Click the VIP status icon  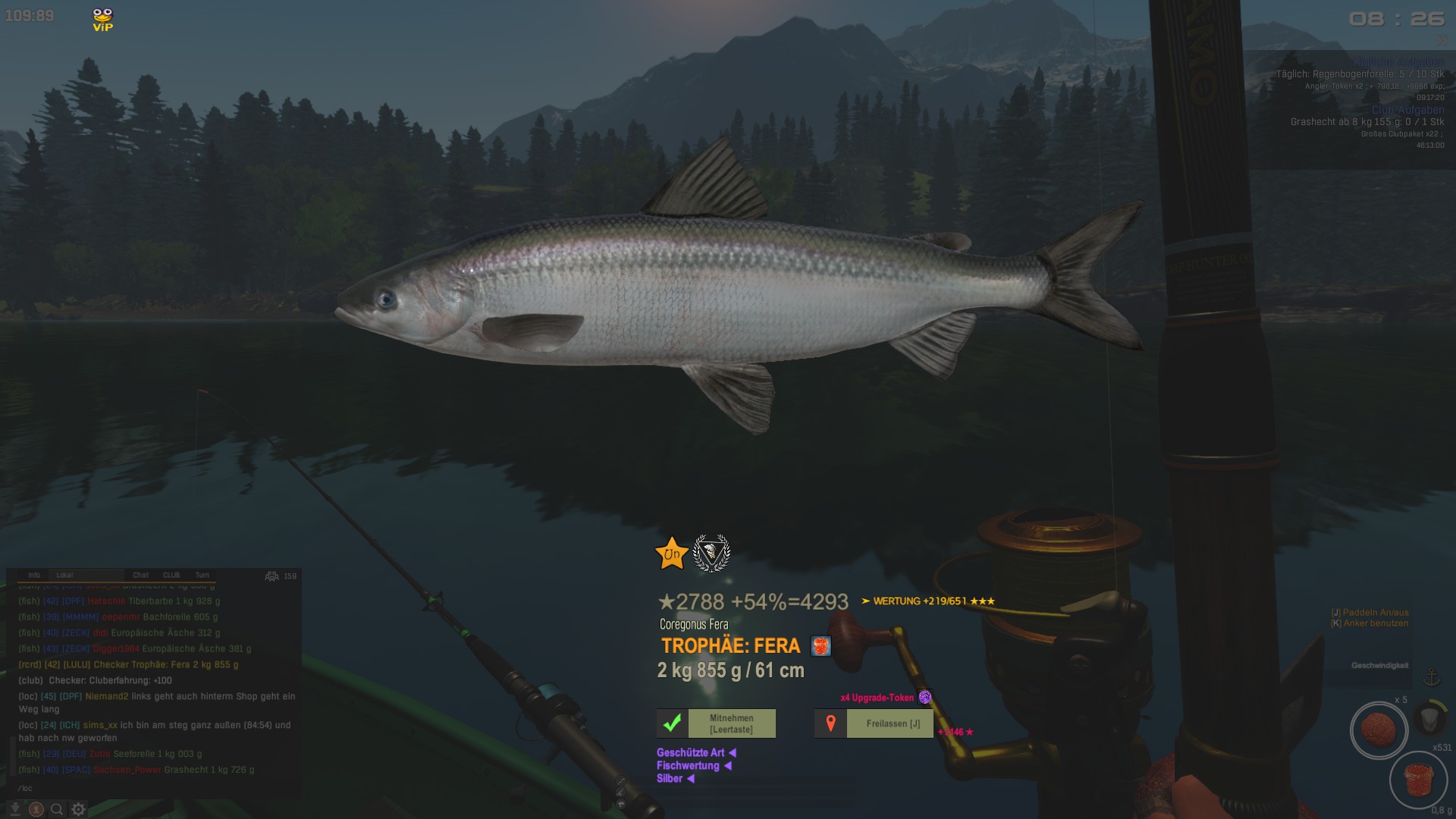point(102,20)
